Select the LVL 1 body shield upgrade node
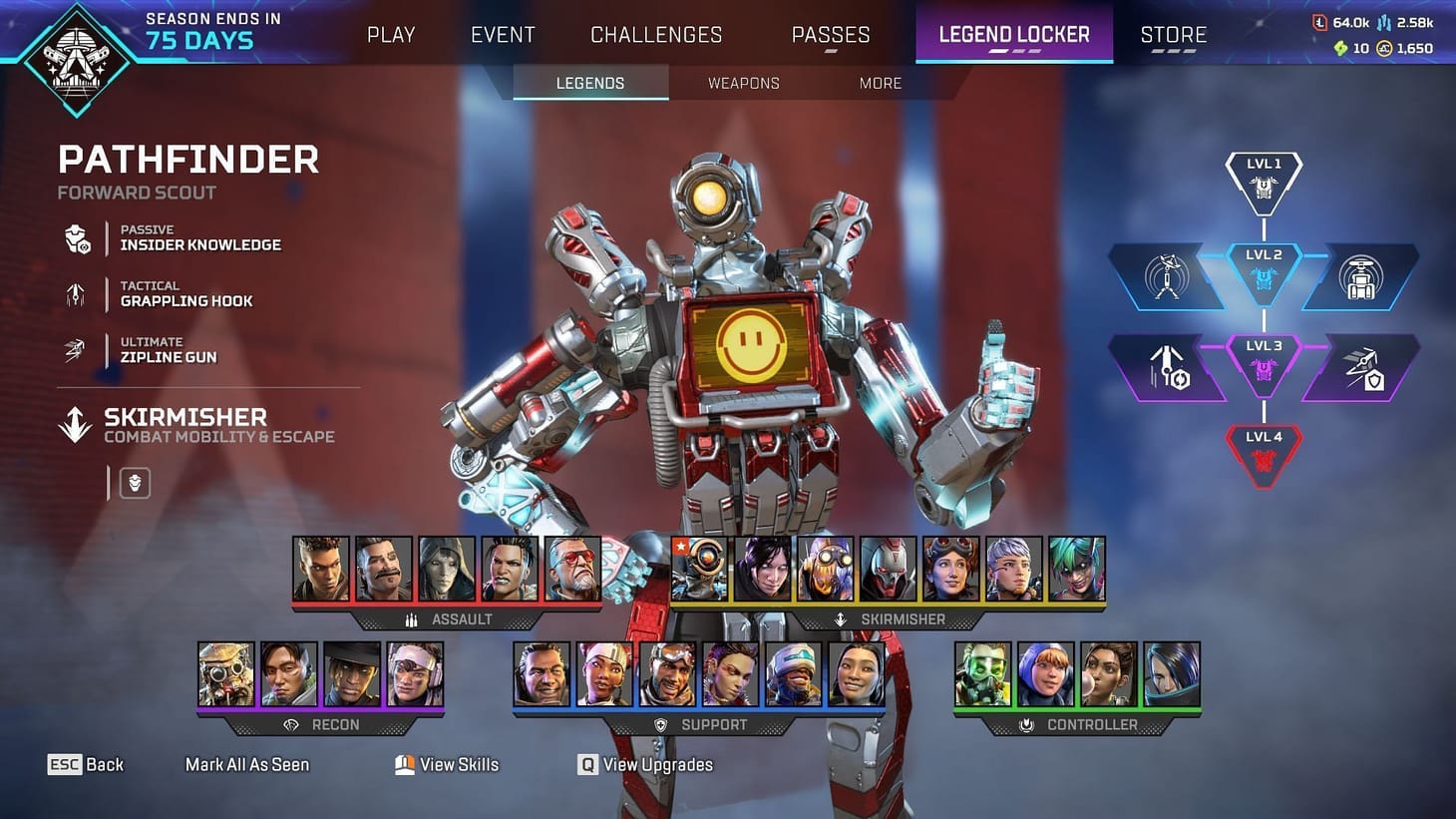 [1263, 180]
